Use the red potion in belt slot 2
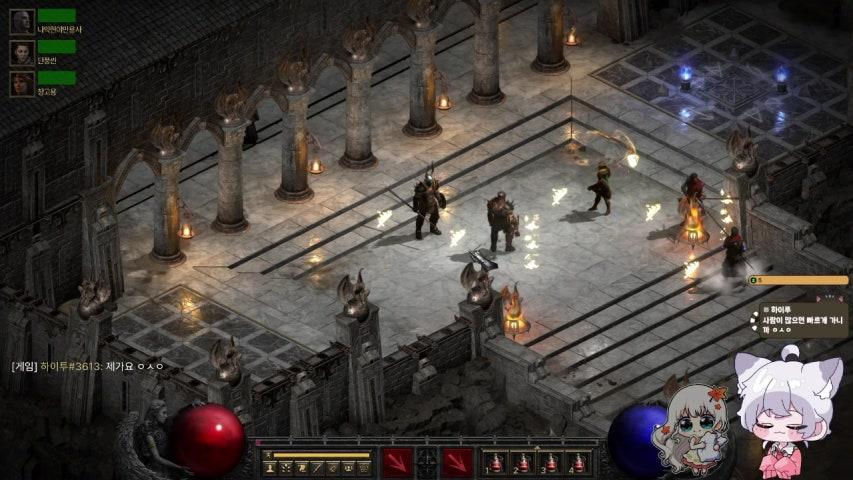This screenshot has height=480, width=853. (x=522, y=463)
